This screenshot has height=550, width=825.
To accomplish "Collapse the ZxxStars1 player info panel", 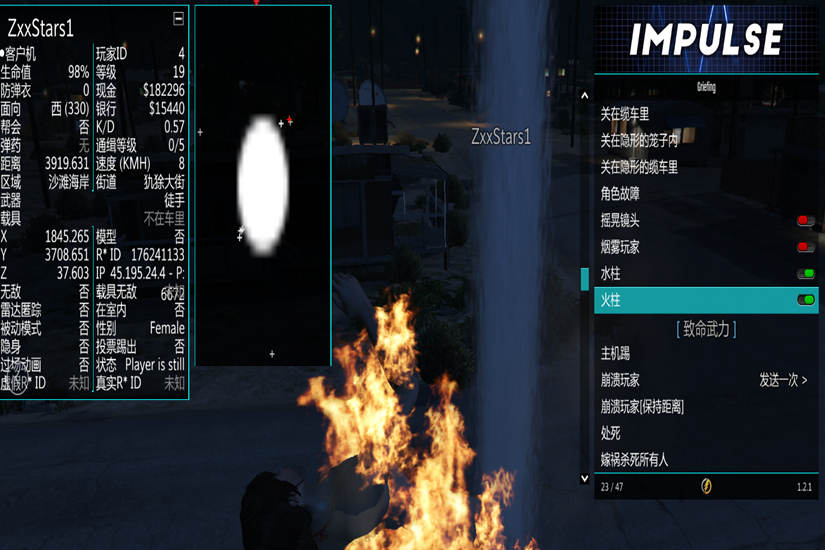I will point(178,18).
